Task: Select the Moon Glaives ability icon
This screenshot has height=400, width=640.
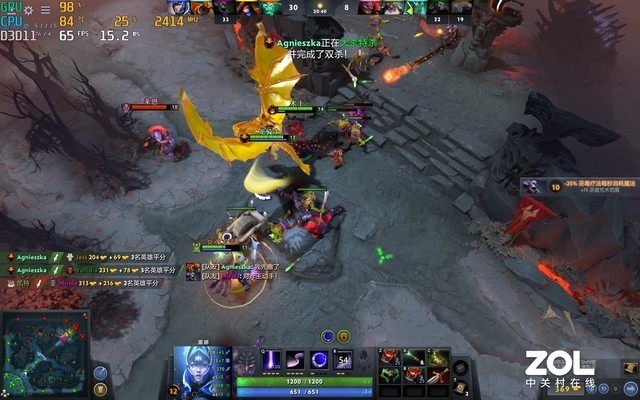Action: 296,359
